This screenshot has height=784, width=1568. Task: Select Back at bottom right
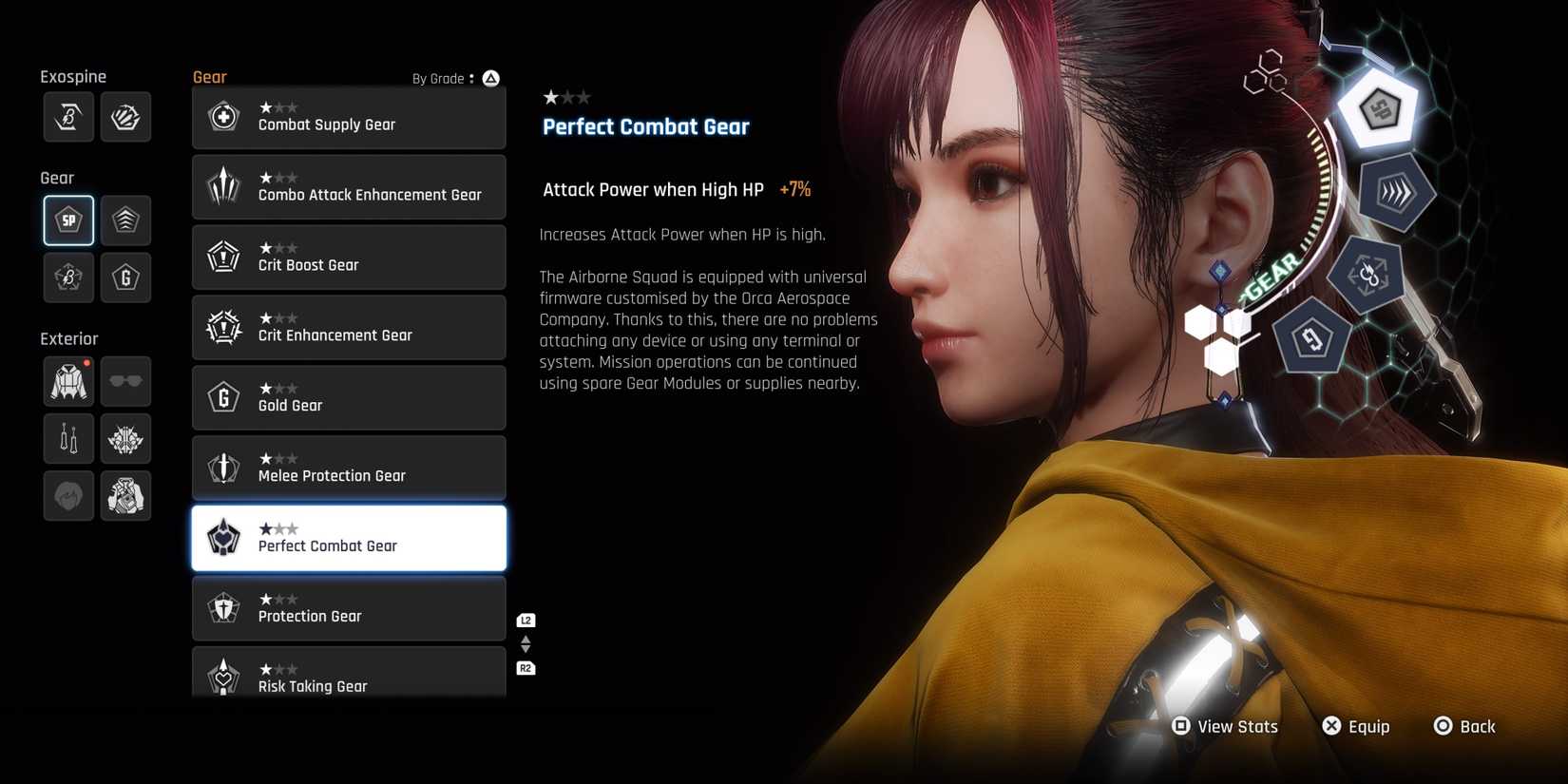point(1465,726)
